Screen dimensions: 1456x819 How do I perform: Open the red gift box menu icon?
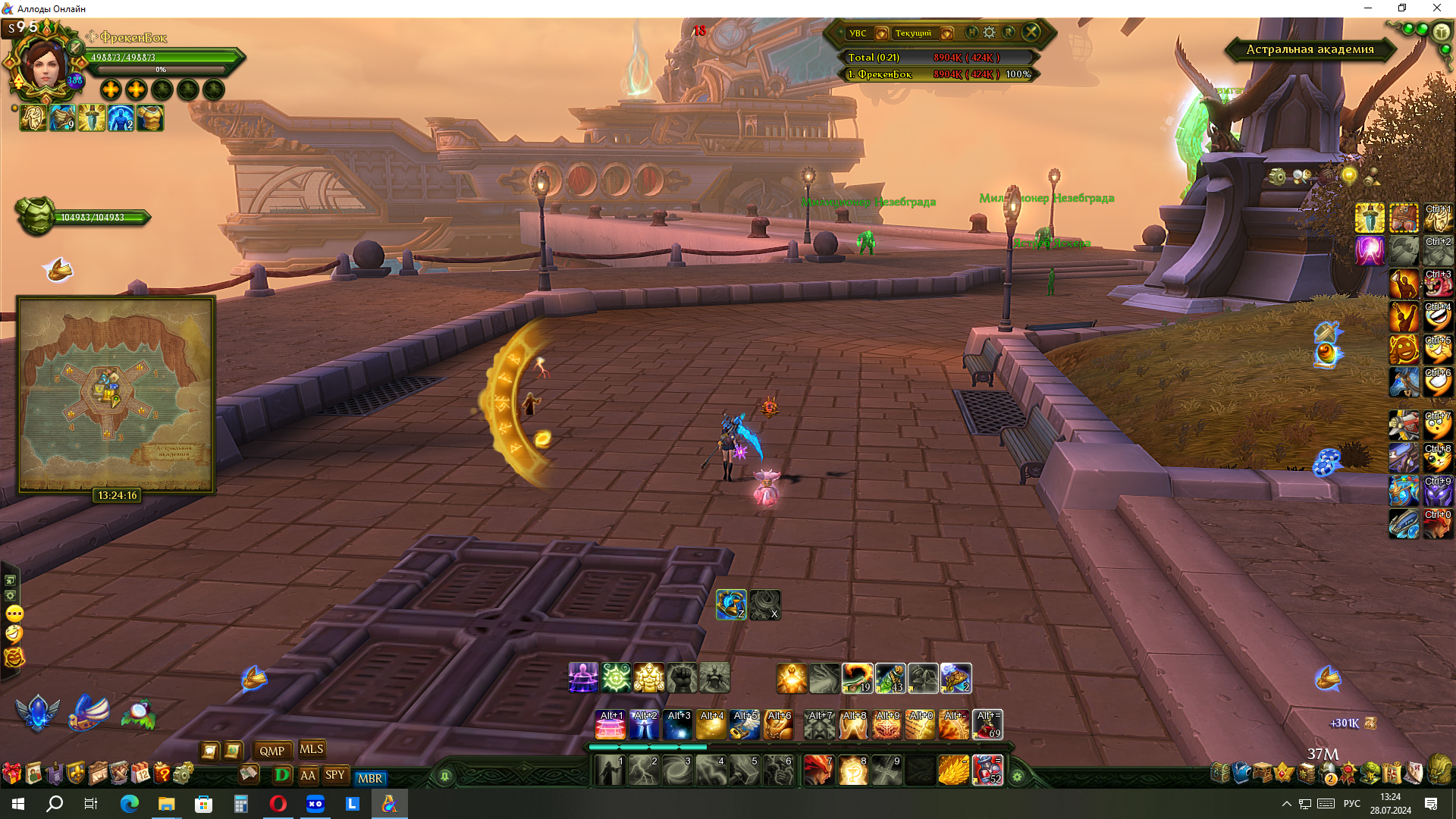11,773
